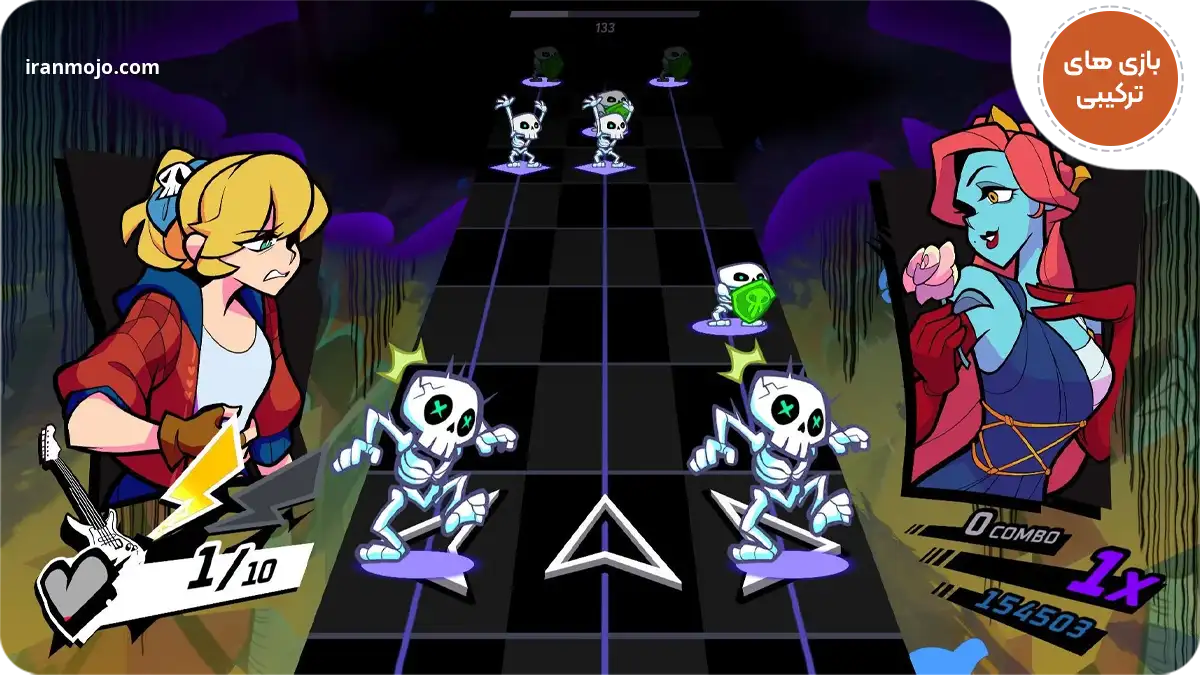Click the iranmojo.com watermark link
This screenshot has width=1200, height=675.
(x=92, y=68)
